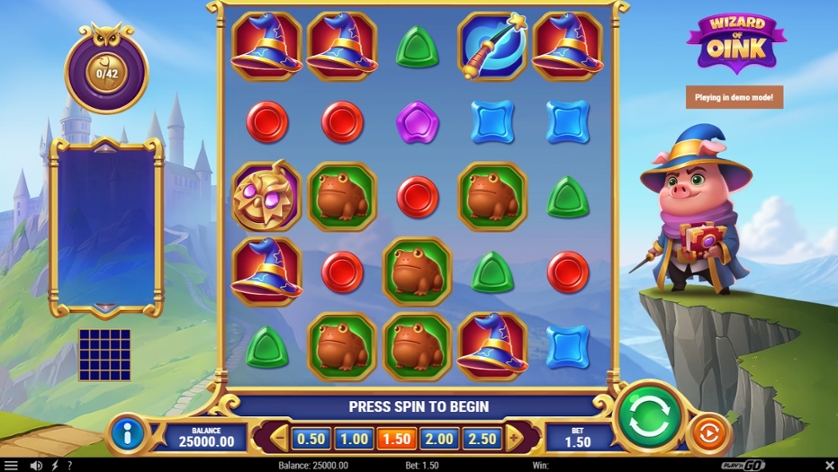
Task: Select the 0.50 bet value
Action: point(312,438)
